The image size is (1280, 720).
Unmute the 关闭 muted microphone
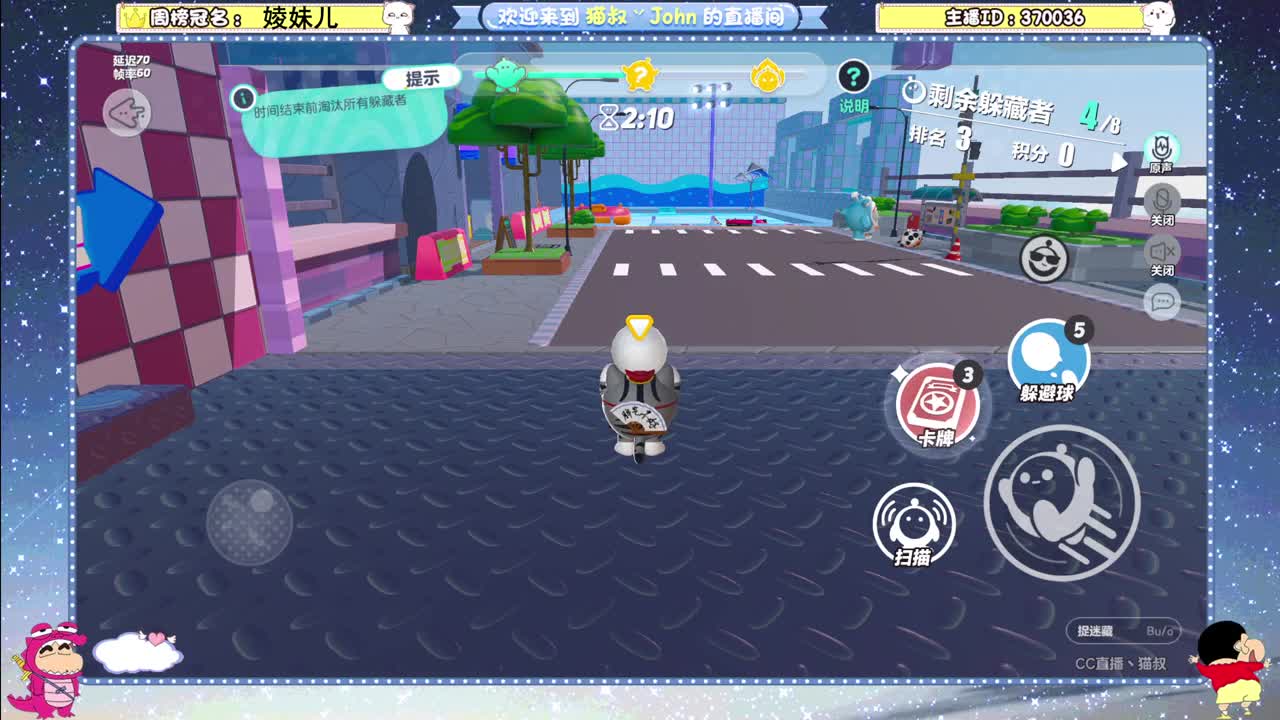1163,200
